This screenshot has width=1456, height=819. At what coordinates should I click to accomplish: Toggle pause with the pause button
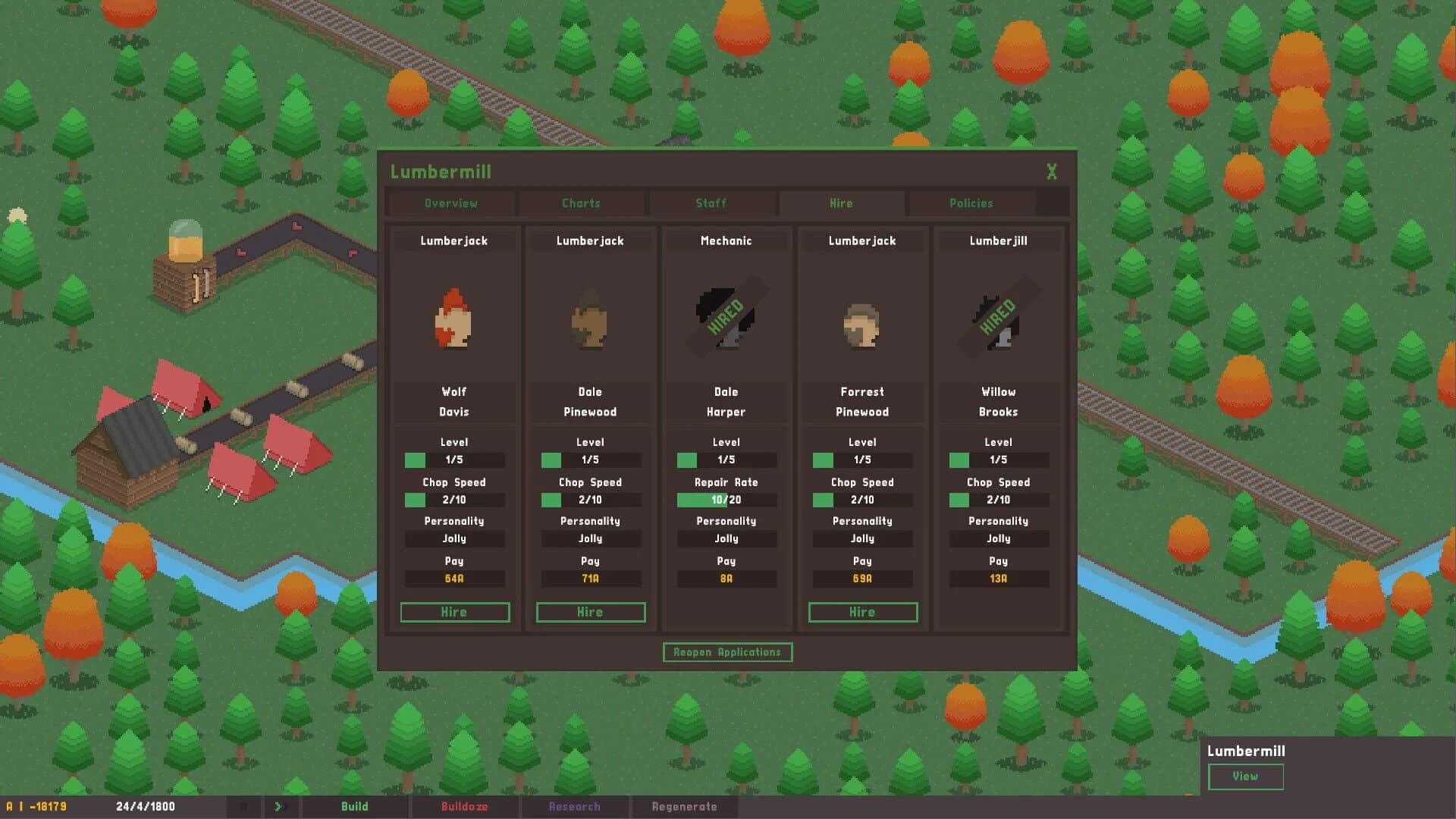[243, 806]
